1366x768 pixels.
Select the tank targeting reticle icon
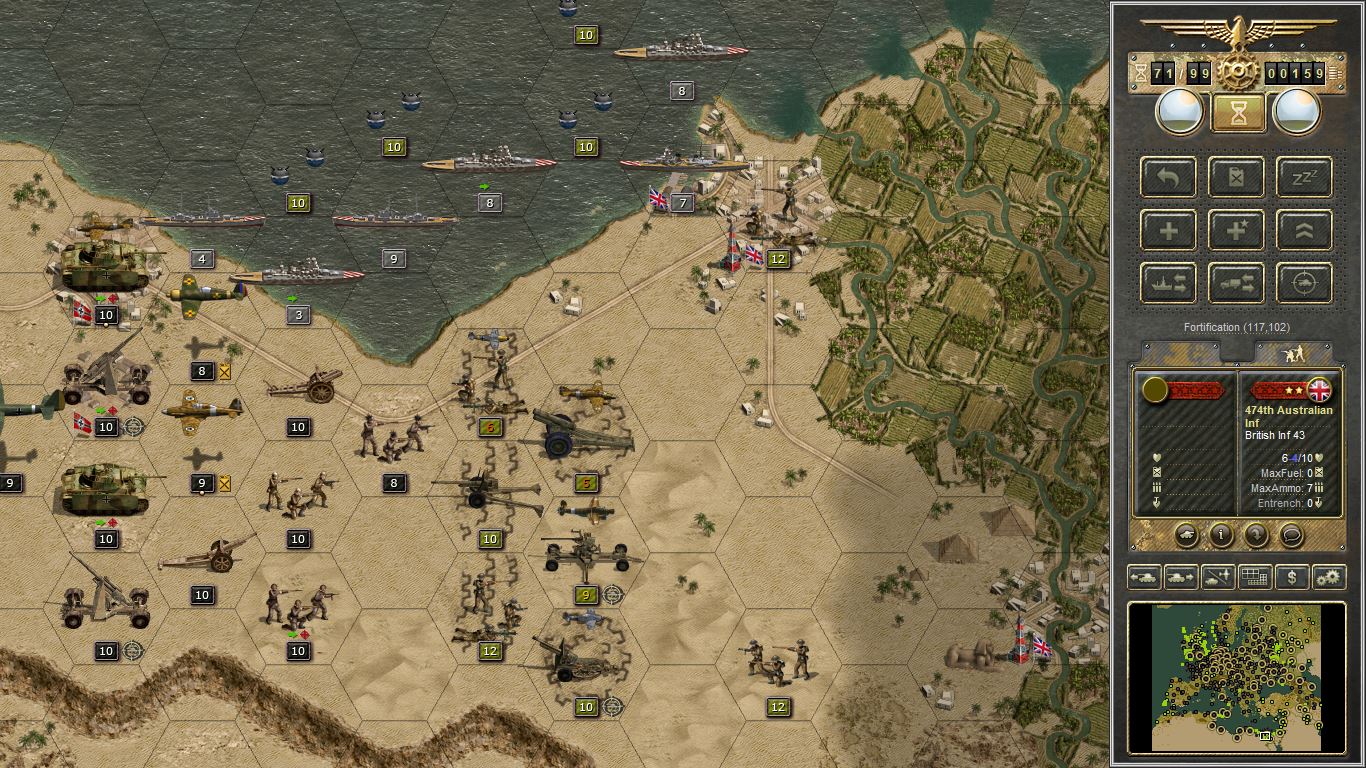point(1304,283)
